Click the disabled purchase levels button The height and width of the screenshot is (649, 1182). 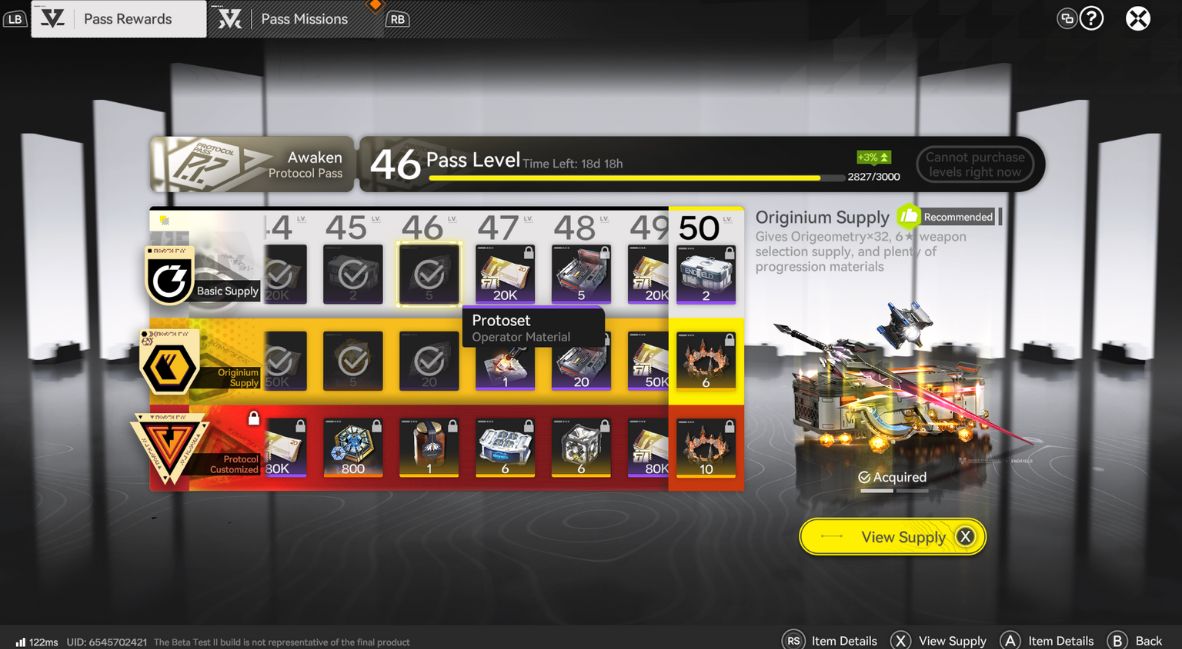[x=974, y=164]
